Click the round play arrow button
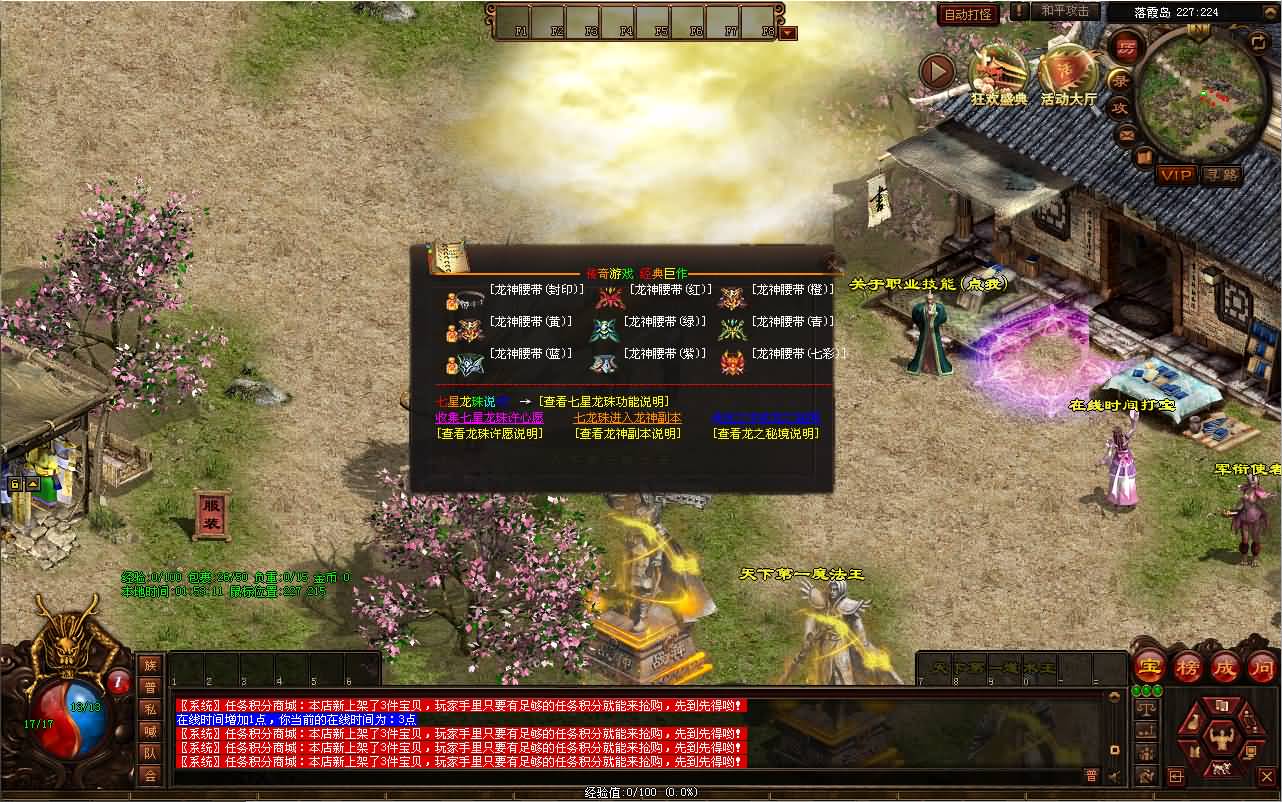1282x802 pixels. [x=937, y=71]
